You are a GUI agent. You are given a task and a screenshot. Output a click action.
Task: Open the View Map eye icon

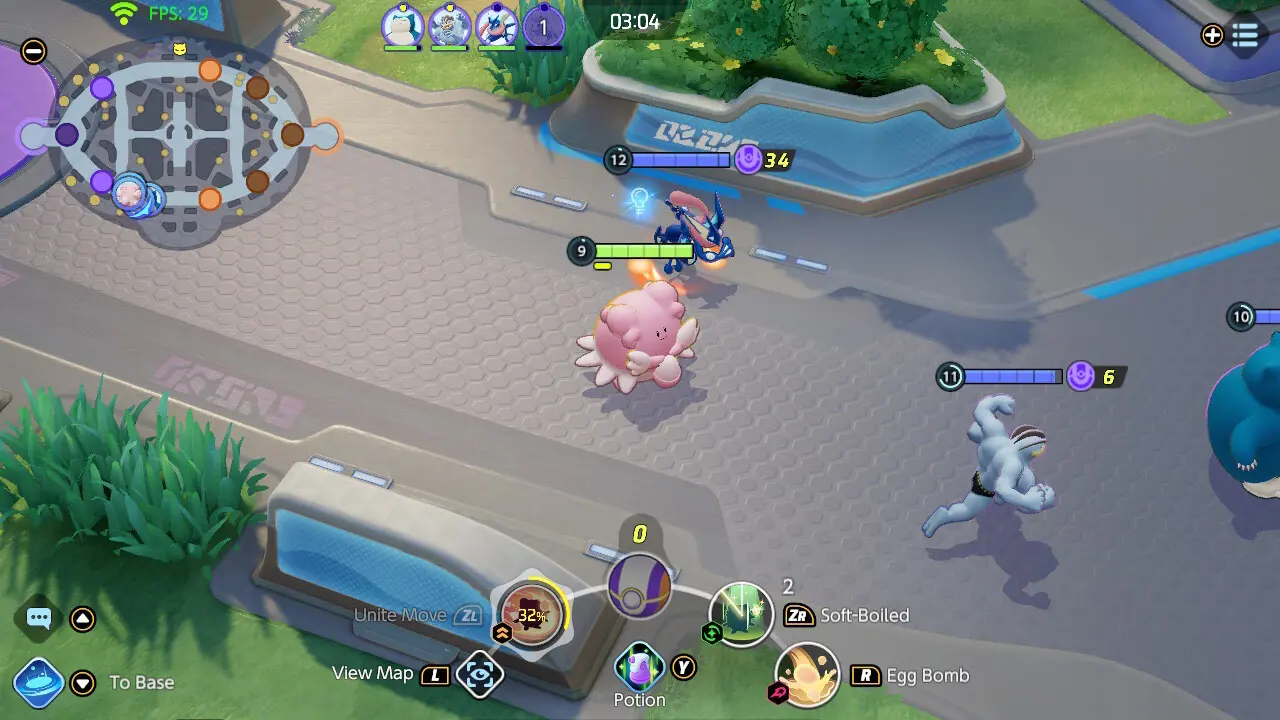click(478, 674)
